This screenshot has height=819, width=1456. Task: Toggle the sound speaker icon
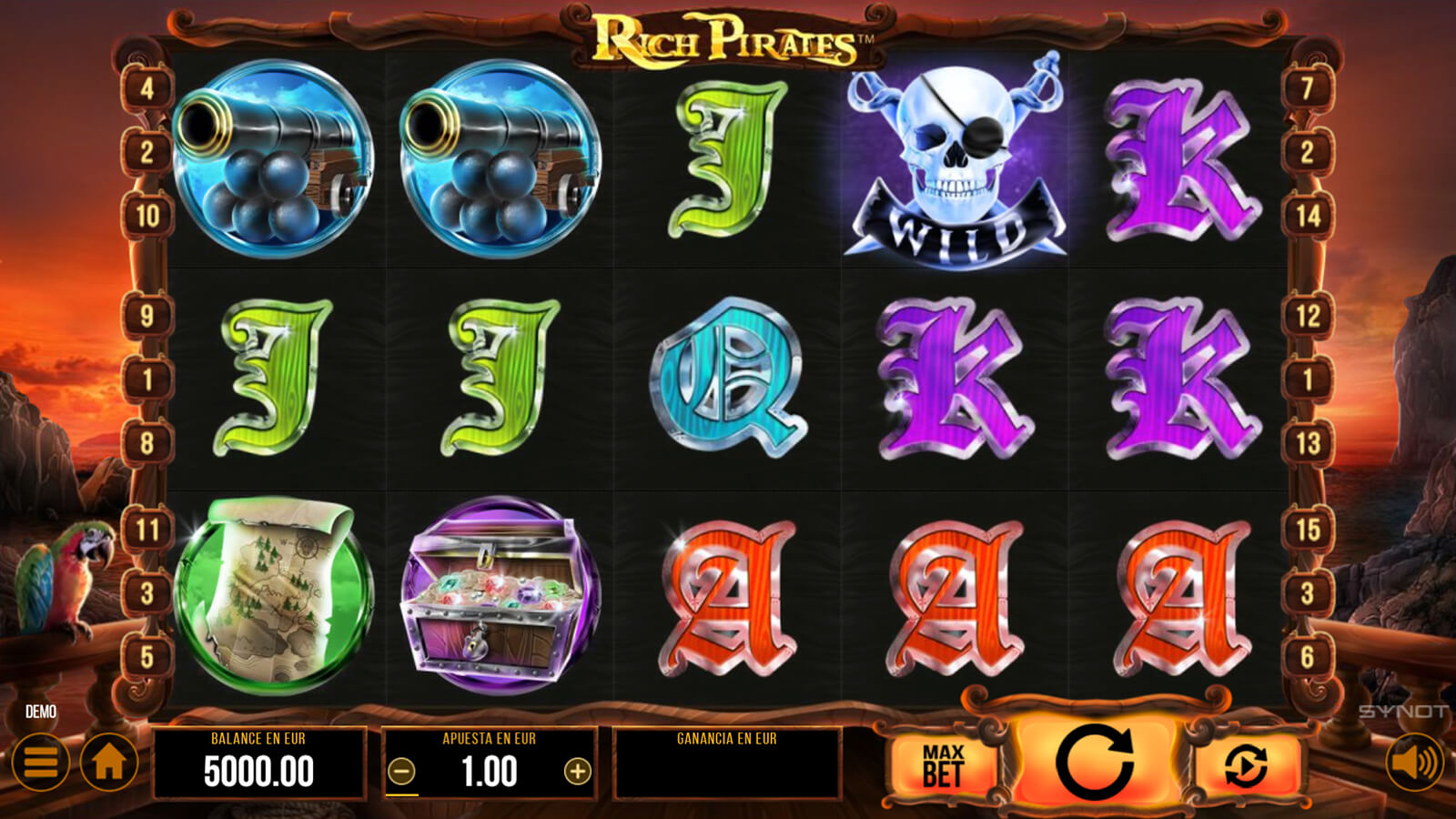(x=1415, y=762)
